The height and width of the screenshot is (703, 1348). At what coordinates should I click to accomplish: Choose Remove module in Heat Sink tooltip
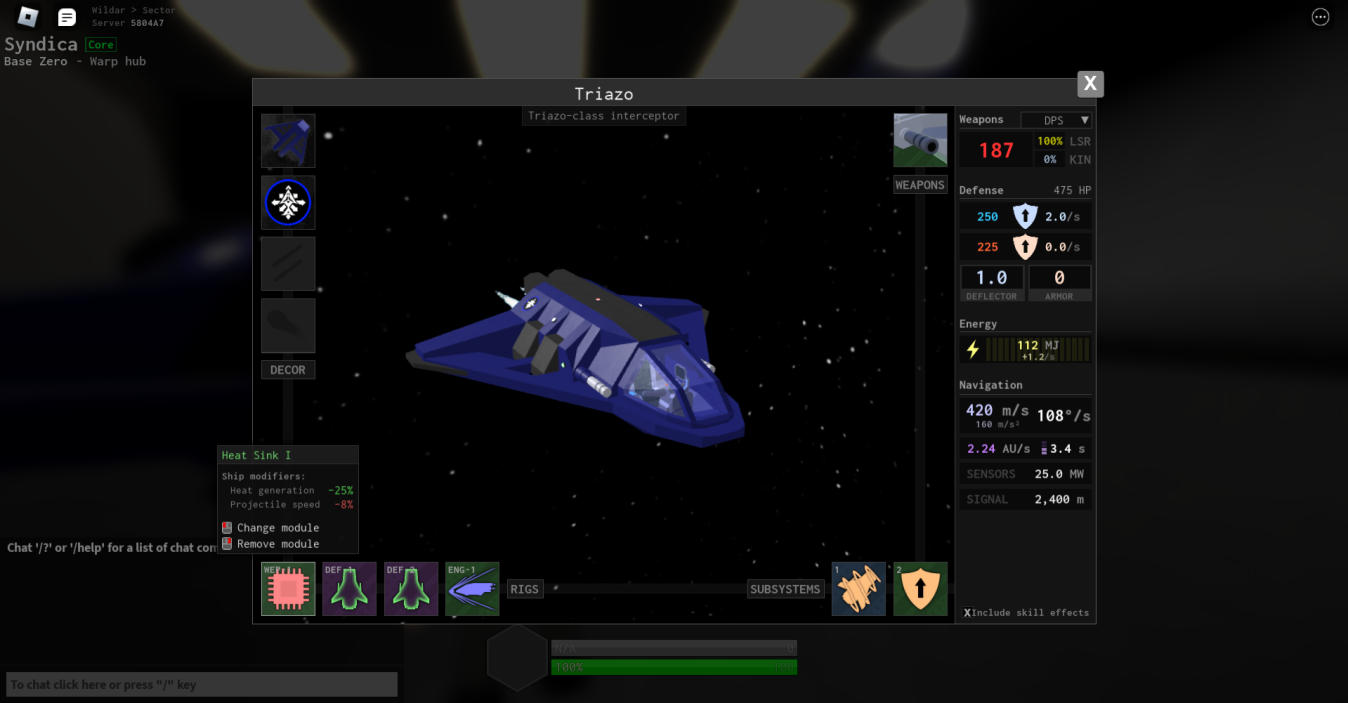coord(277,544)
